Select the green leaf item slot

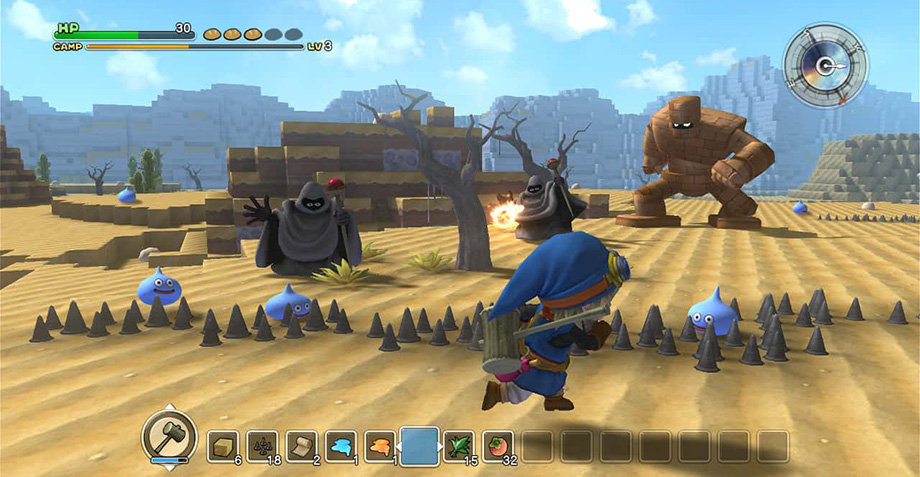click(x=459, y=446)
